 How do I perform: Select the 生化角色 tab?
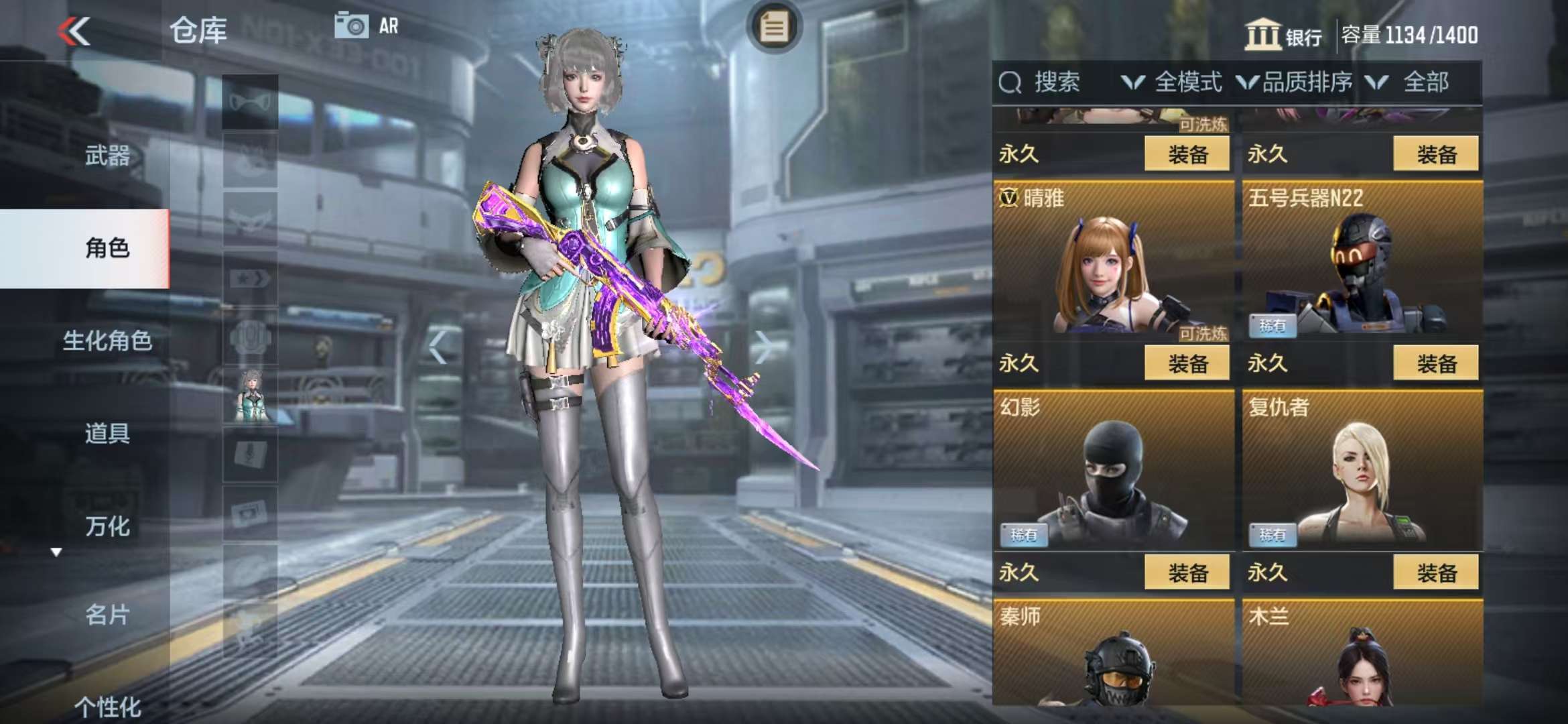(107, 341)
